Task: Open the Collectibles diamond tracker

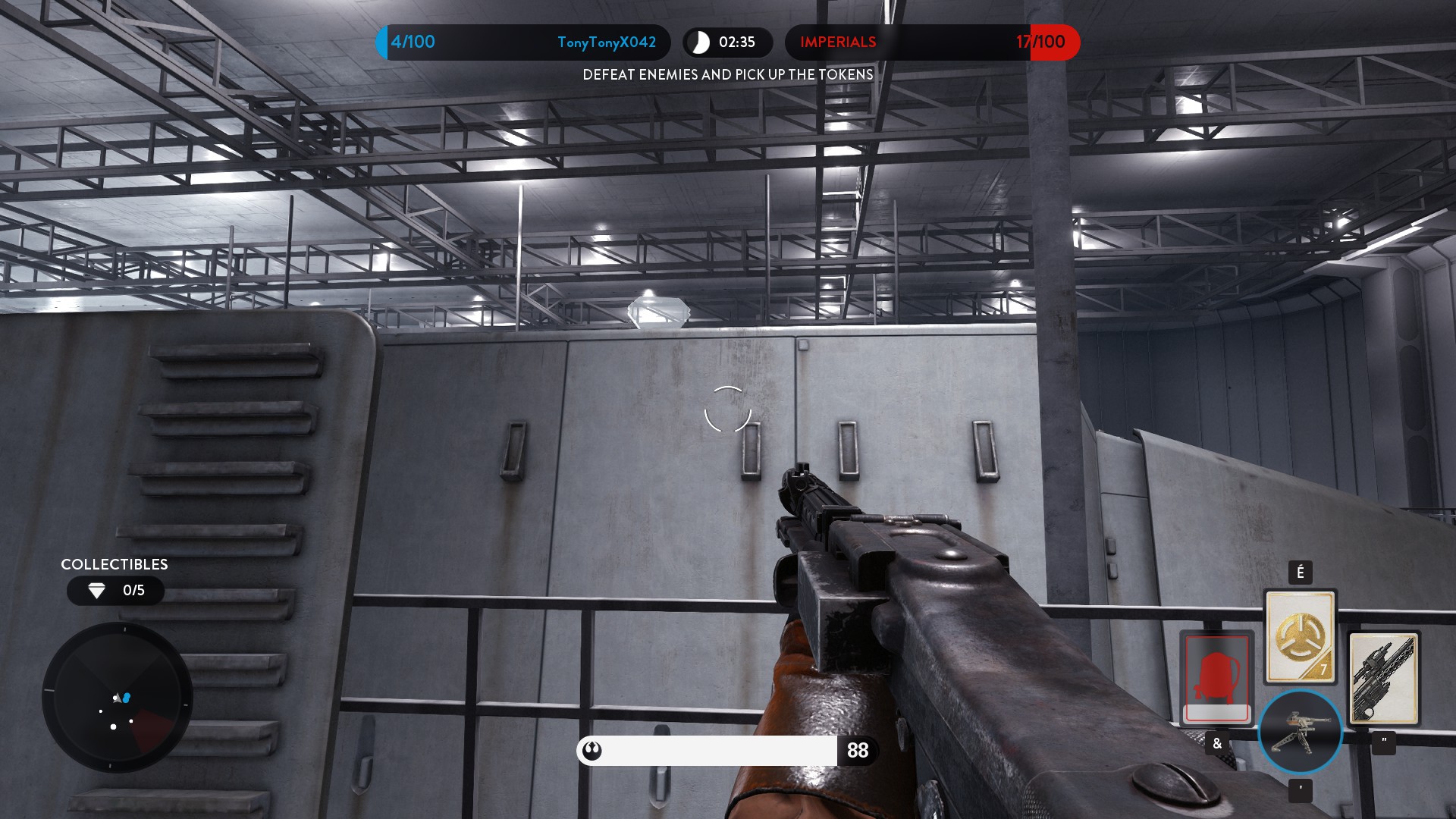Action: pos(115,590)
